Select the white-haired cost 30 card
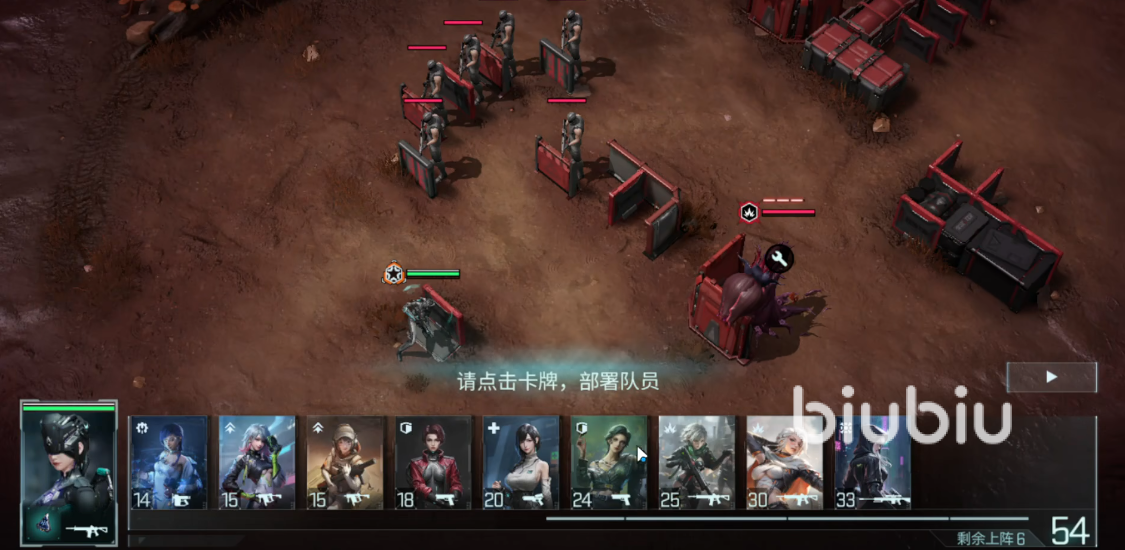The width and height of the screenshot is (1125, 550). (784, 462)
